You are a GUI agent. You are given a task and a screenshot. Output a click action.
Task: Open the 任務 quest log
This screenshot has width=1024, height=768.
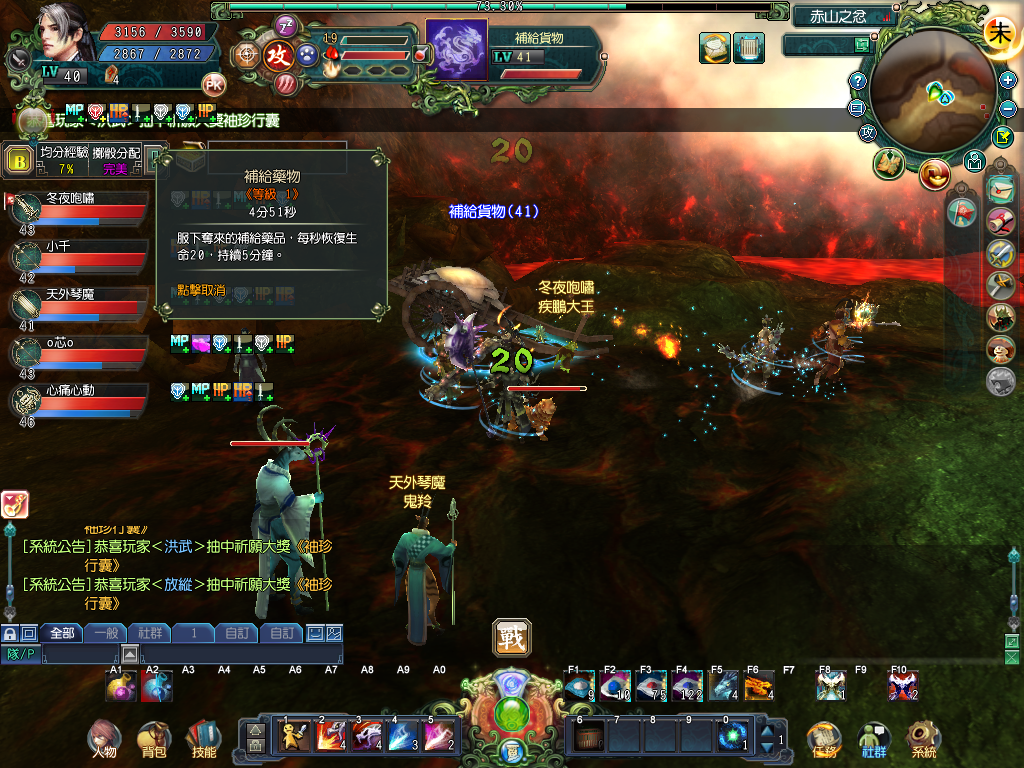(x=825, y=738)
